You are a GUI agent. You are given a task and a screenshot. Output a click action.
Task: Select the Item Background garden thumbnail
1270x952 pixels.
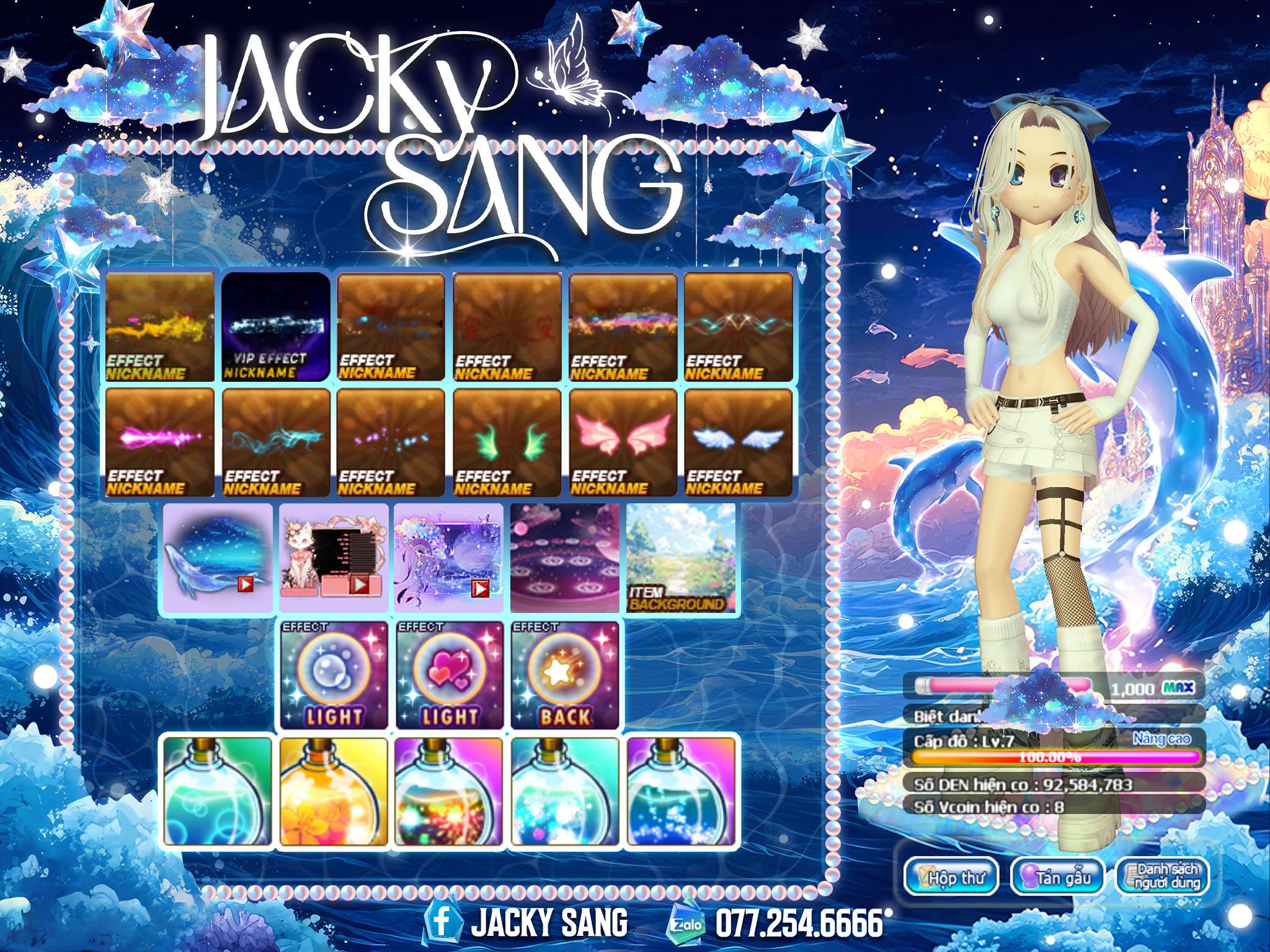pos(681,558)
